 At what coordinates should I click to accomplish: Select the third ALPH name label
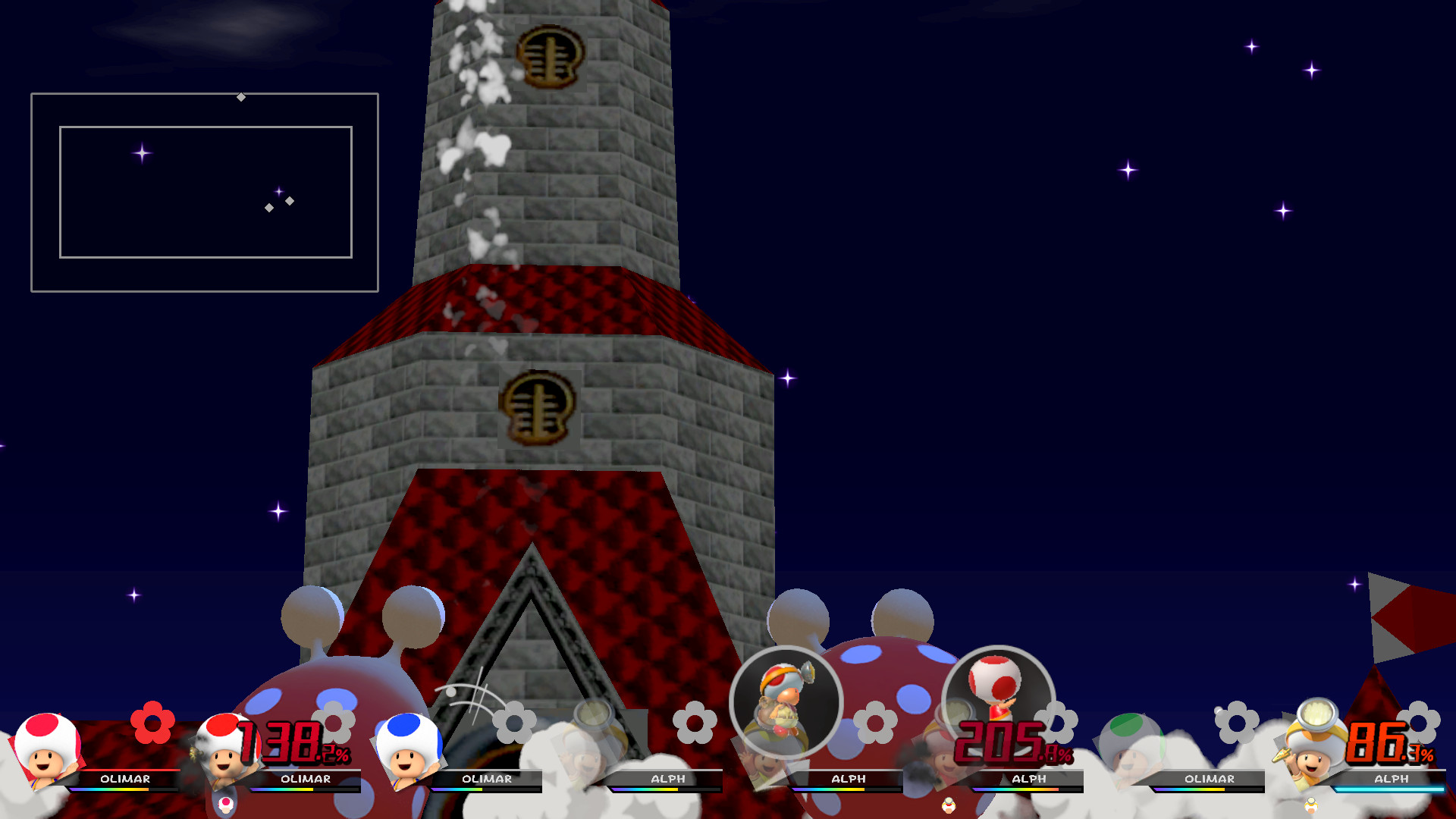coord(1031,779)
